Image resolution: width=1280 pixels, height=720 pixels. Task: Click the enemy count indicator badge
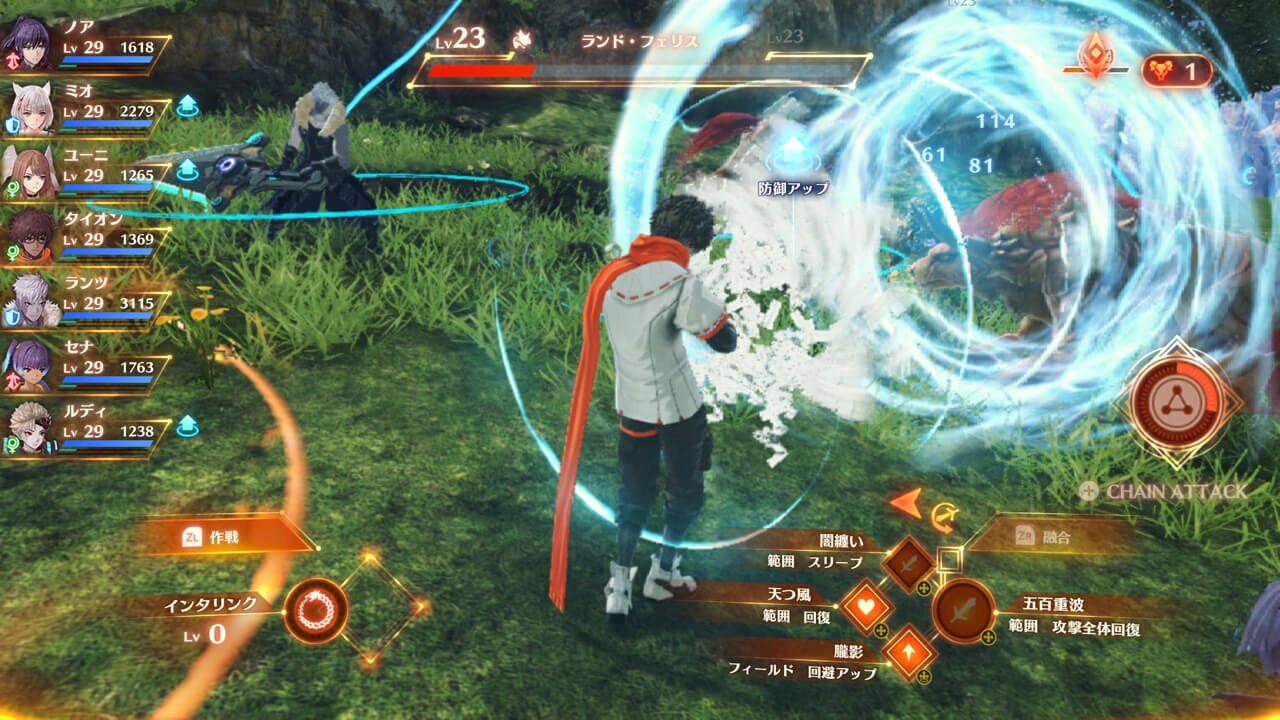[1176, 71]
